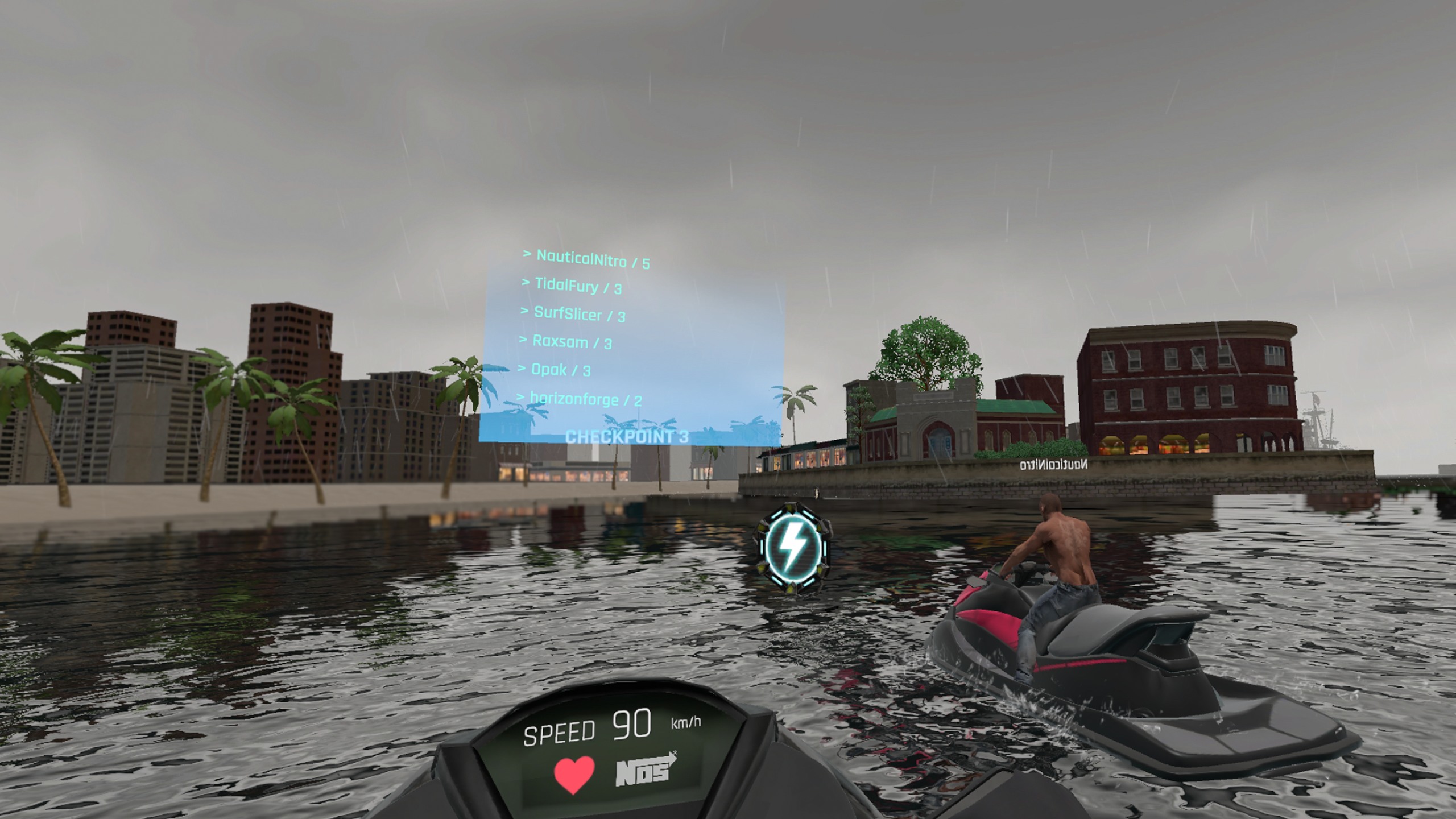Select Opak in the race standings
The height and width of the screenshot is (819, 1456).
(555, 370)
